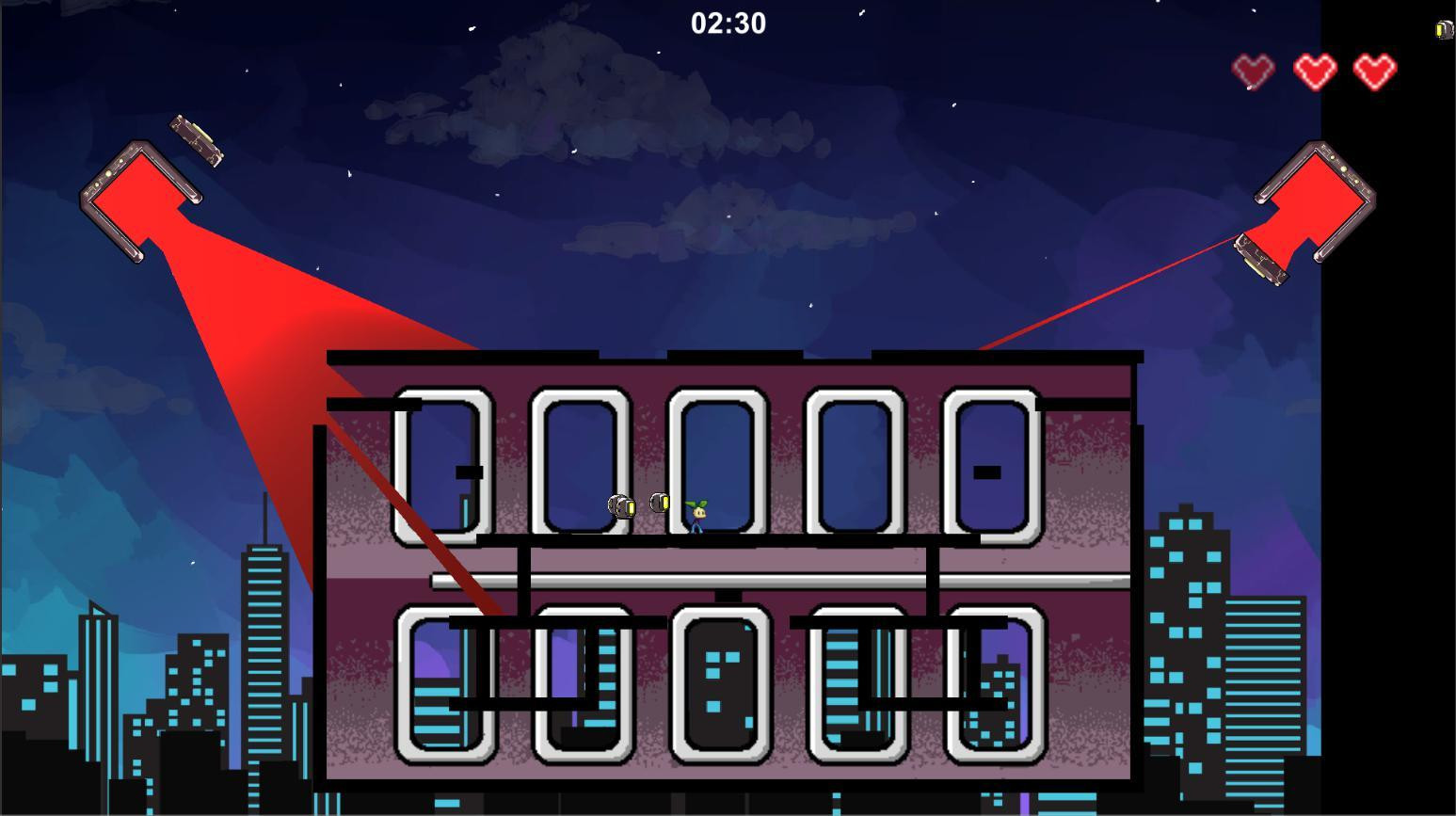The image size is (1456, 816).
Task: Select the small drone above the left spotlight
Action: (197, 141)
